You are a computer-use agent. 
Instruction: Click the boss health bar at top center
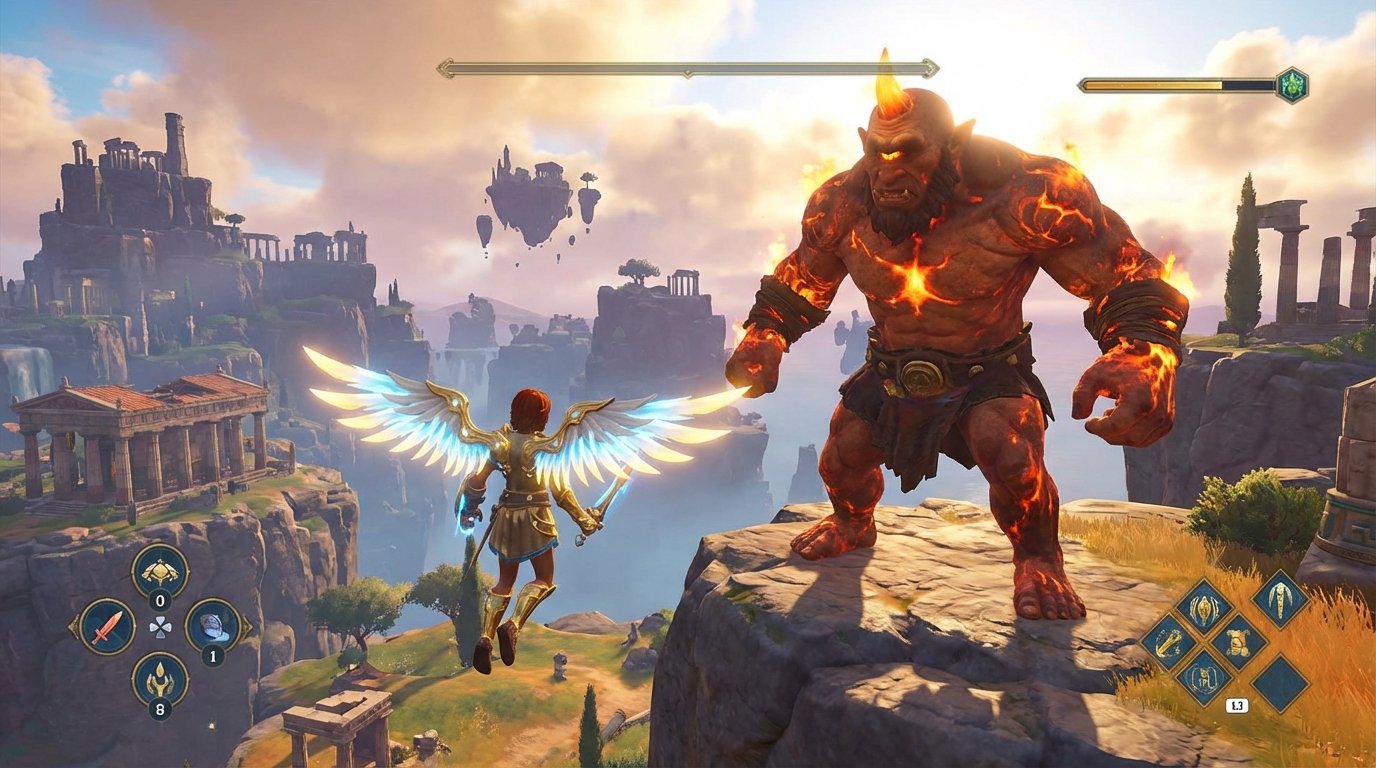[688, 70]
